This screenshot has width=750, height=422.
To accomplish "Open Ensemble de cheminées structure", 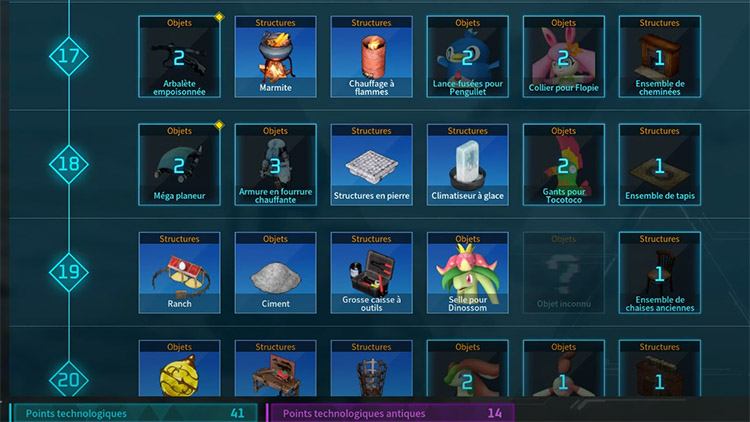I will click(660, 57).
